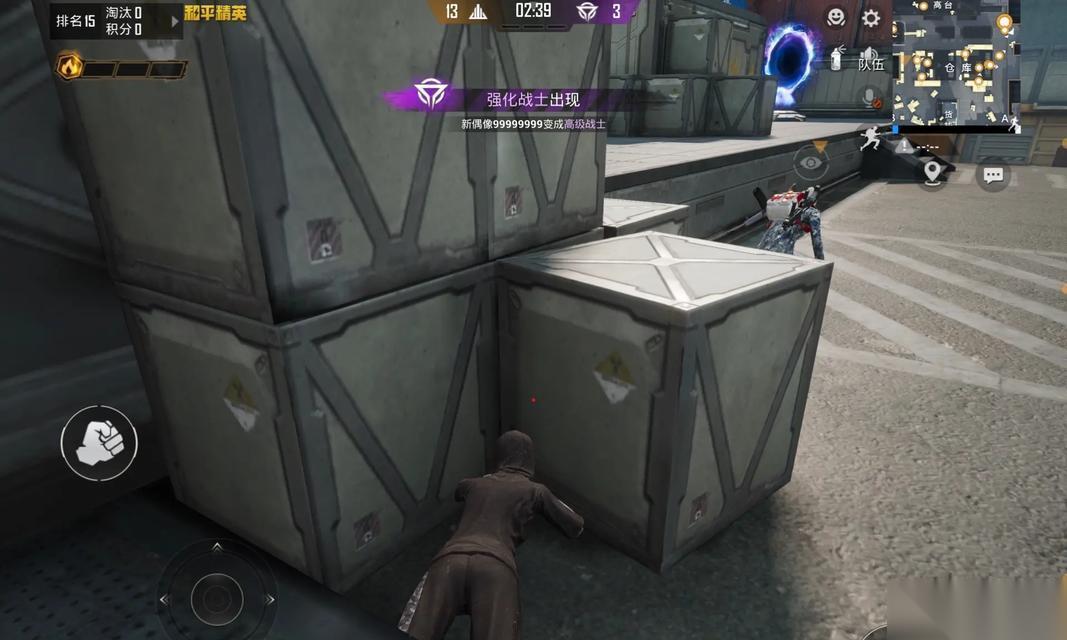Toggle the muted microphone icon
Screen dimensions: 1067x640
point(871,98)
